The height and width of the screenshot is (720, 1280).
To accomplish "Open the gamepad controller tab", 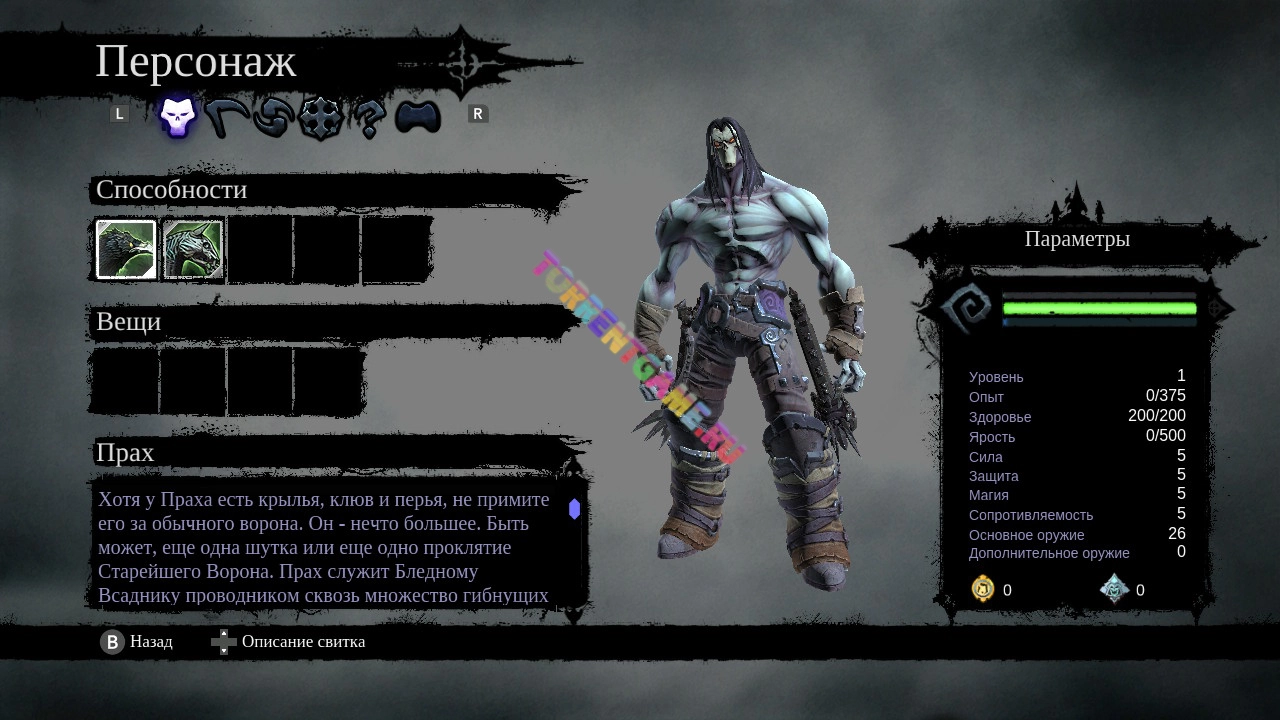I will point(418,117).
